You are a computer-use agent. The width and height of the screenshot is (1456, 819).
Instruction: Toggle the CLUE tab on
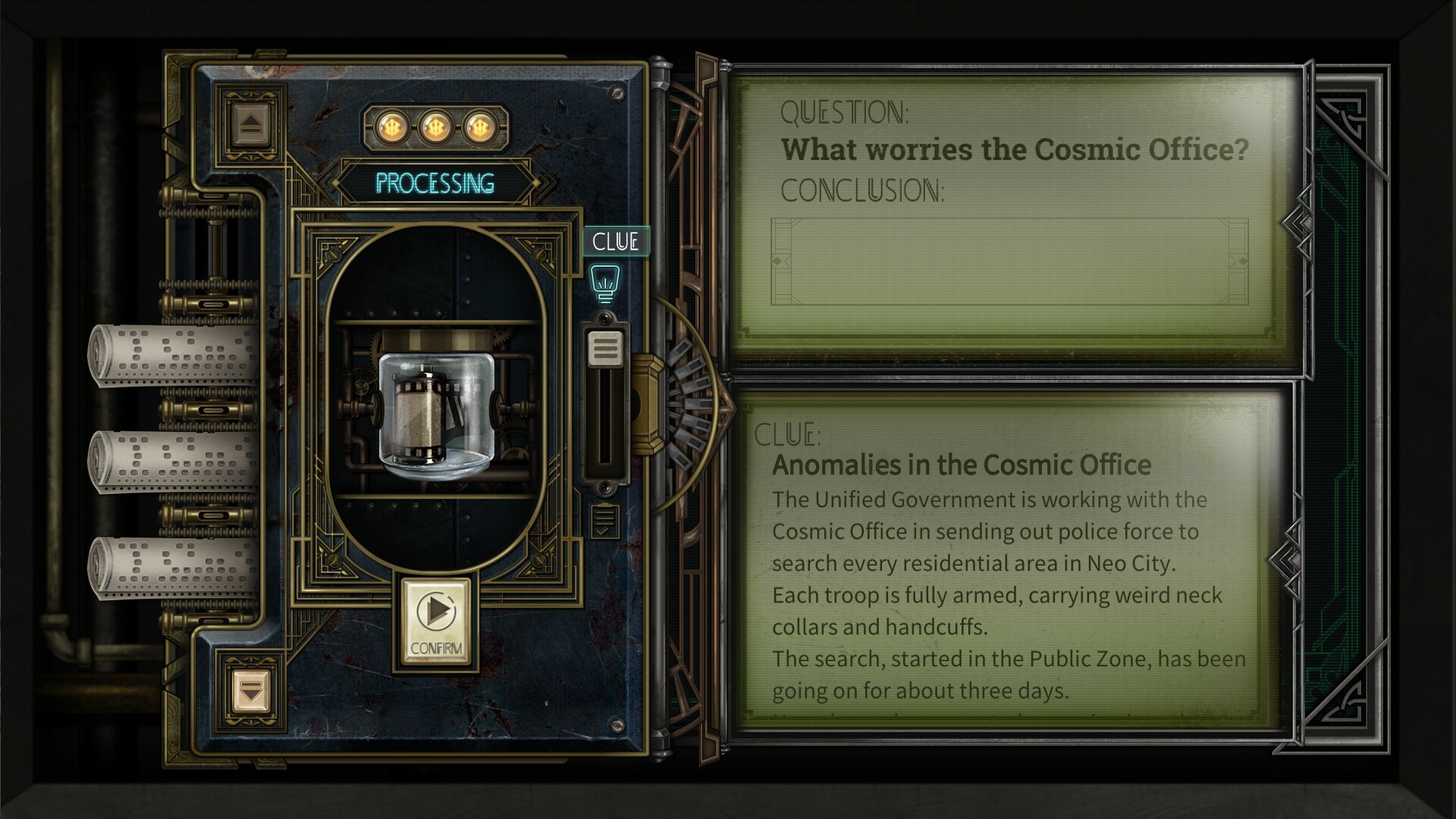point(616,241)
